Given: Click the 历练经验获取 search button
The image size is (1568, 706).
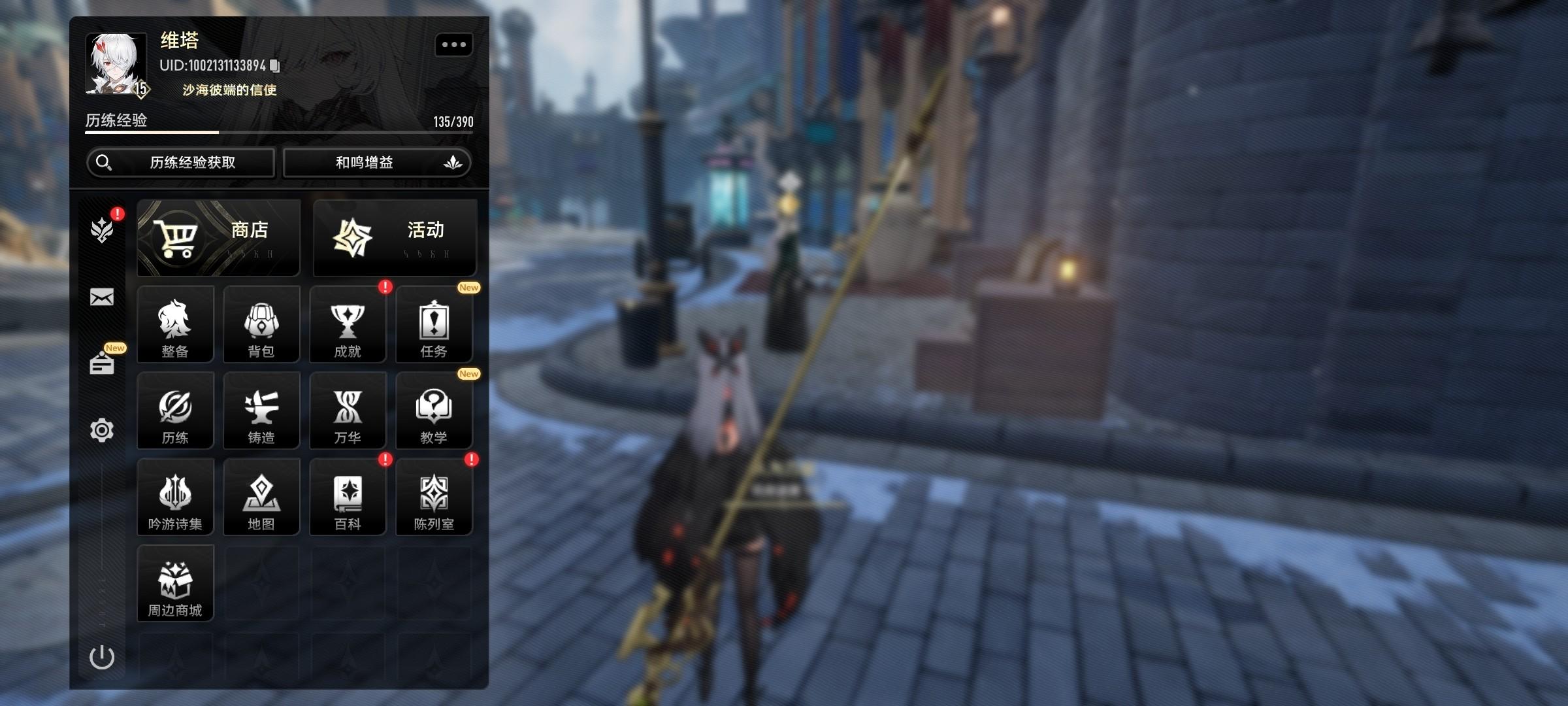Looking at the screenshot, I should click(181, 162).
